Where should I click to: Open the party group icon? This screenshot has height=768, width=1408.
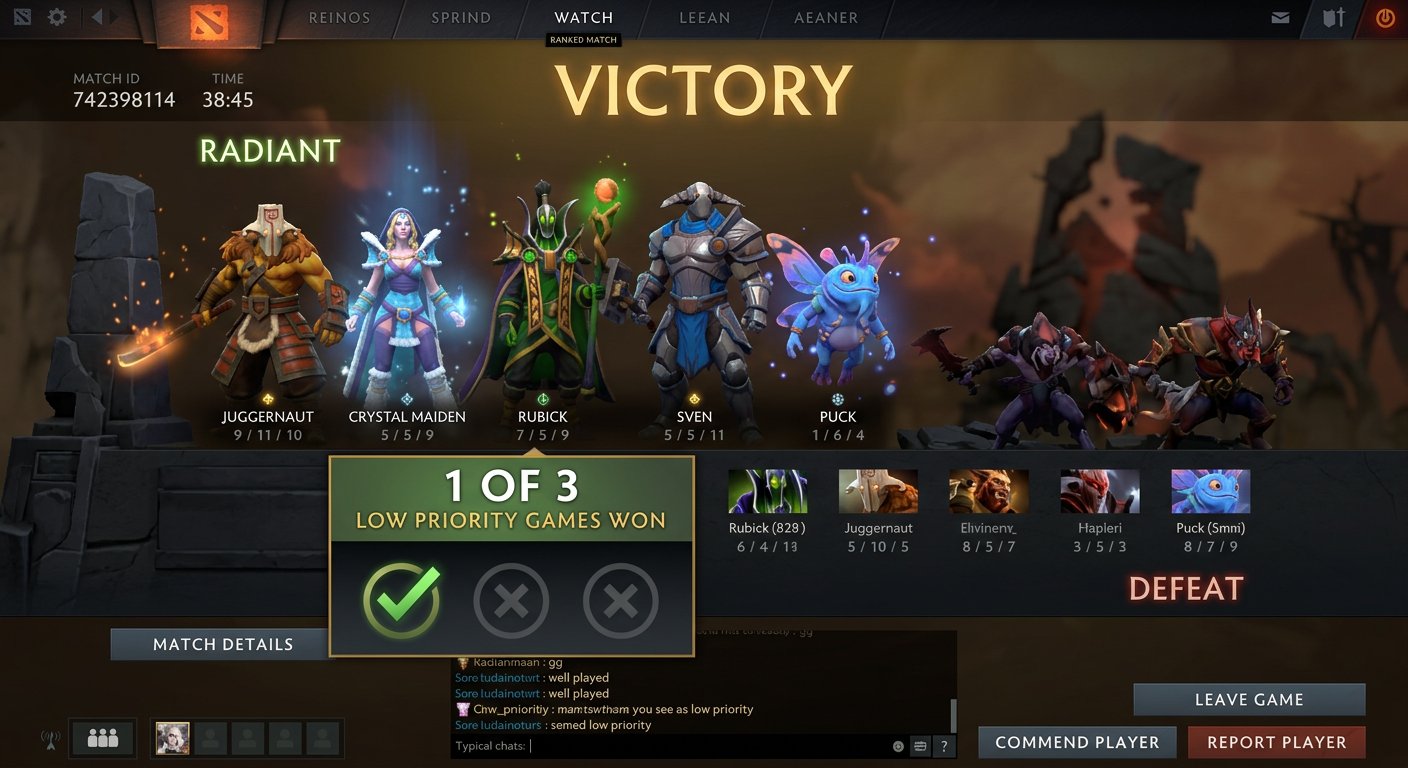click(x=105, y=738)
